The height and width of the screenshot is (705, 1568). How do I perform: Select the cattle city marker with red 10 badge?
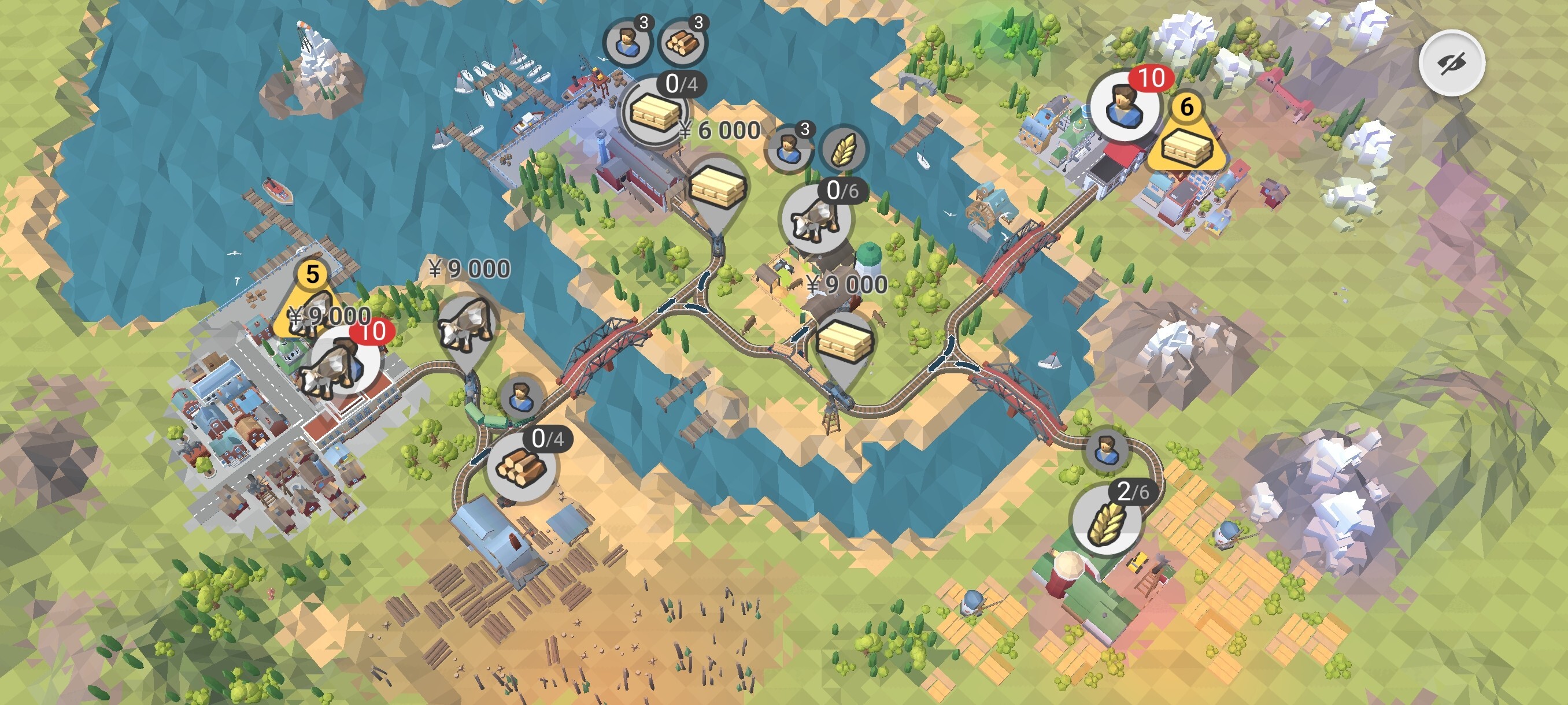point(342,363)
